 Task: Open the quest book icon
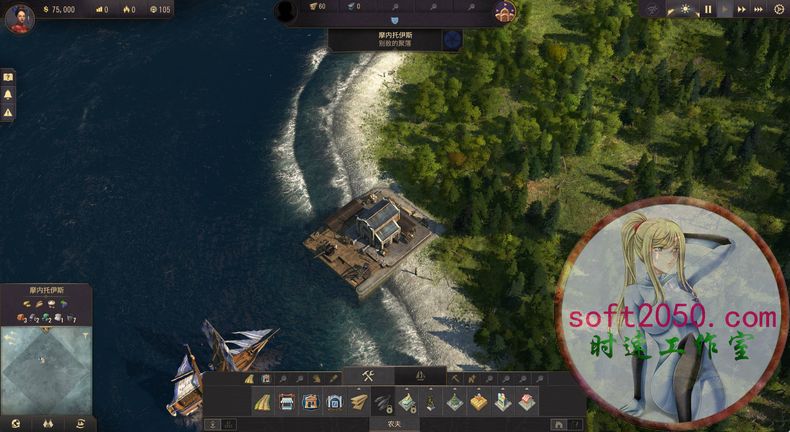(8, 77)
